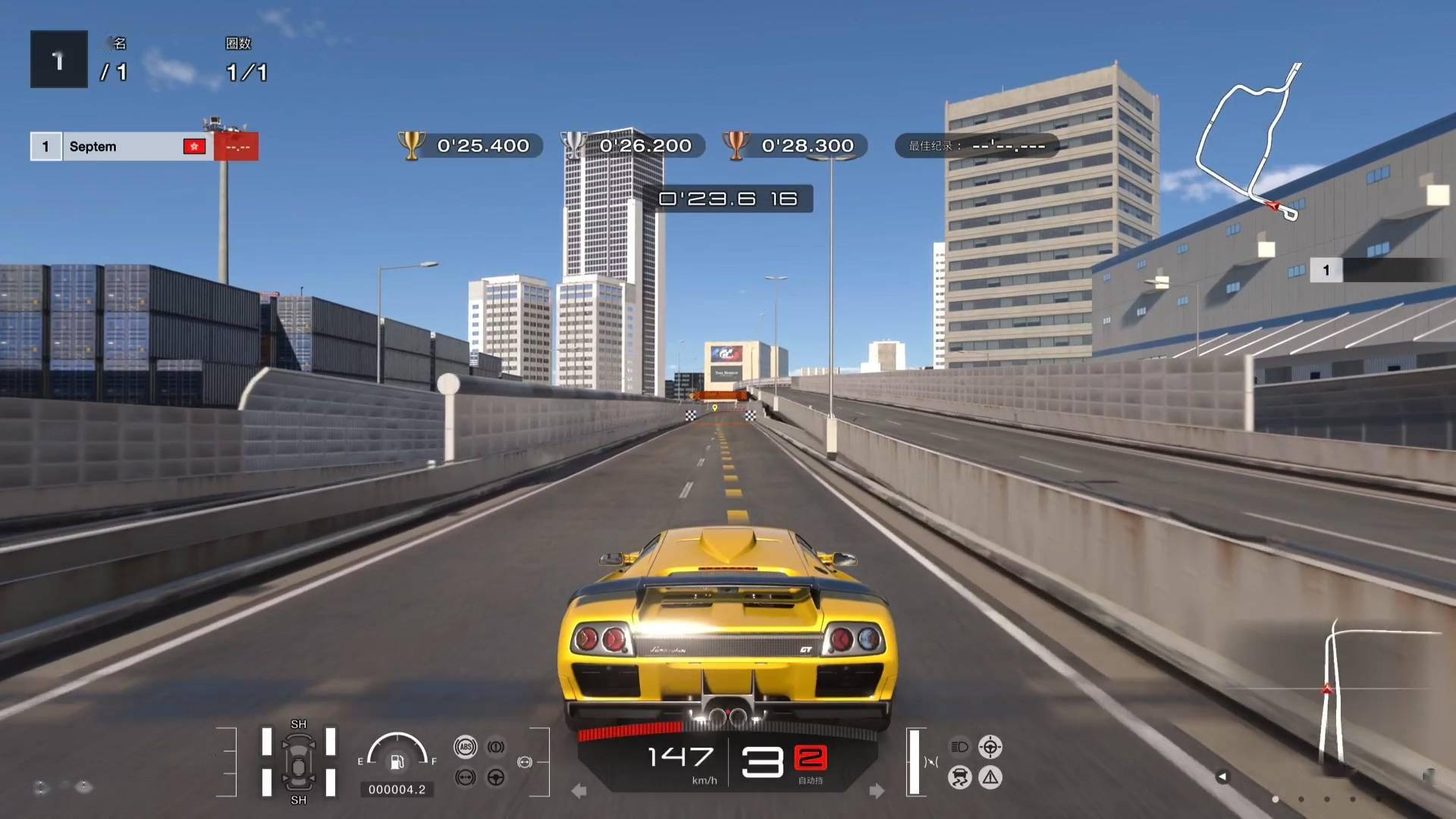Image resolution: width=1456 pixels, height=819 pixels.
Task: Toggle the countersteering assist indicator
Action: click(990, 746)
